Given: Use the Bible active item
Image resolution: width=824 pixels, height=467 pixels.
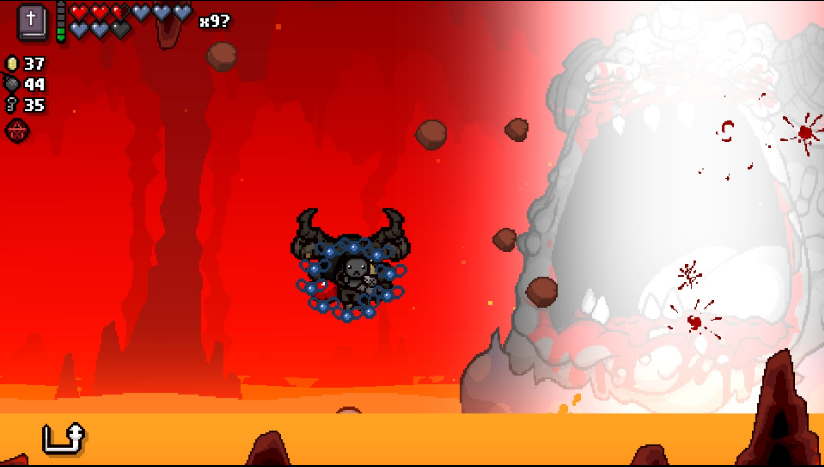Looking at the screenshot, I should [x=31, y=21].
